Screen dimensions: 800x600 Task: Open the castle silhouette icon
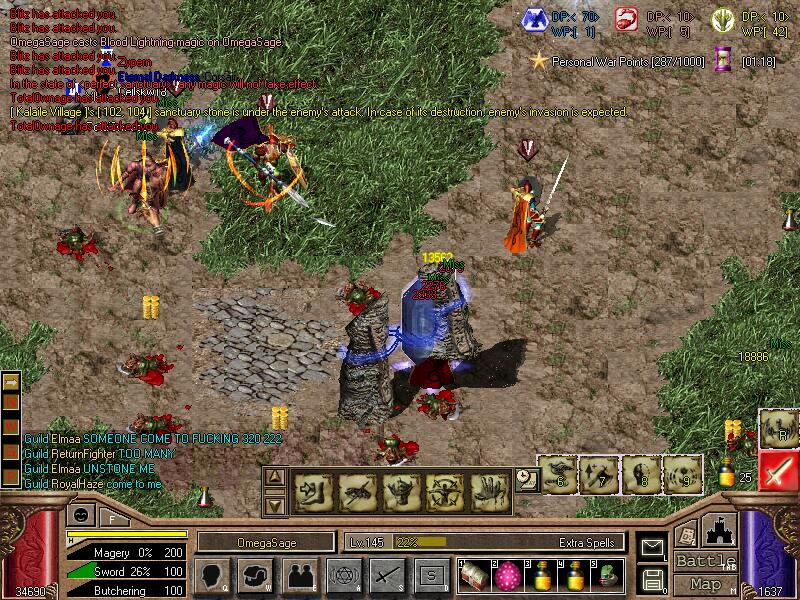721,530
